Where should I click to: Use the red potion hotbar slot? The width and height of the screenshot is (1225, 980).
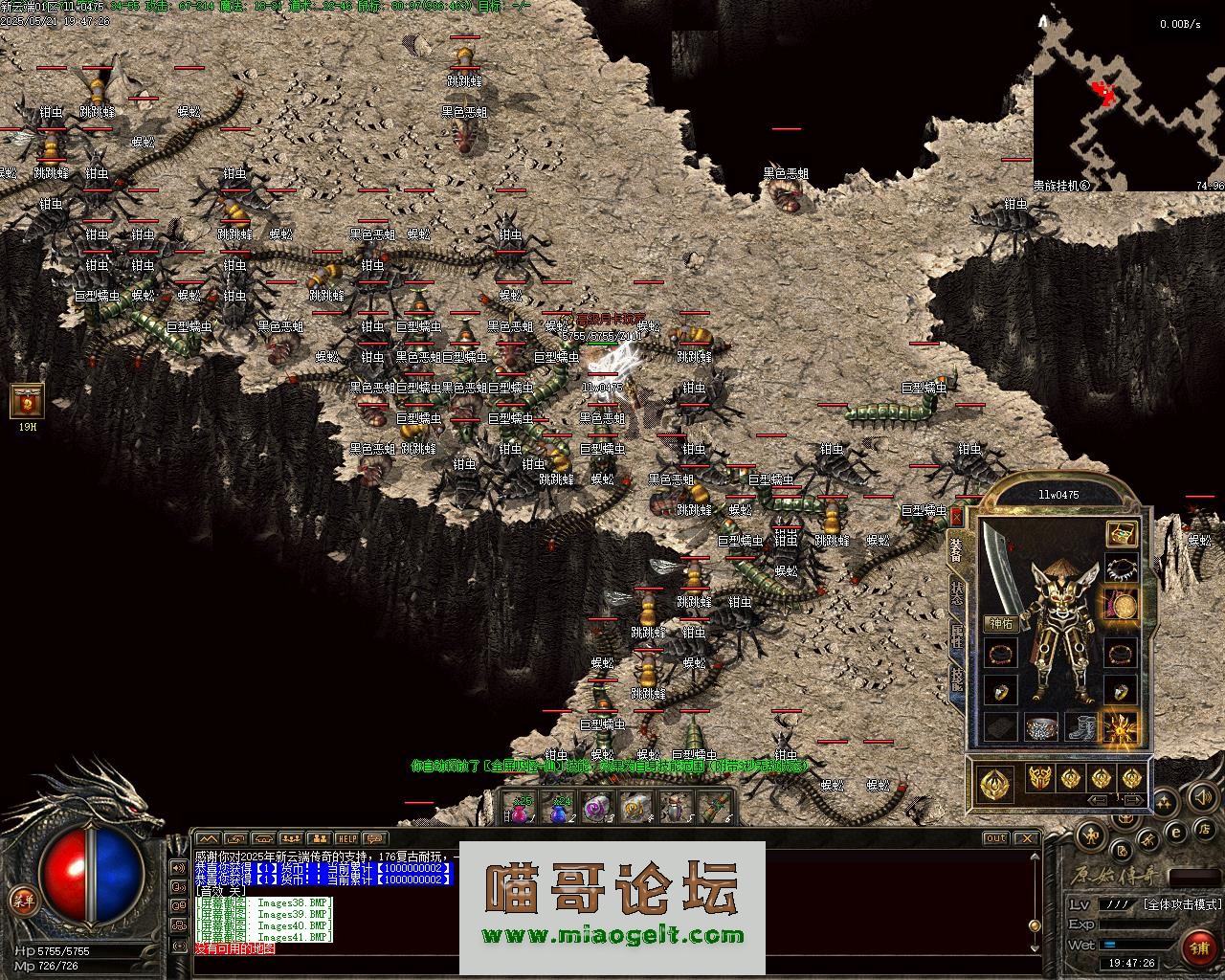(521, 809)
